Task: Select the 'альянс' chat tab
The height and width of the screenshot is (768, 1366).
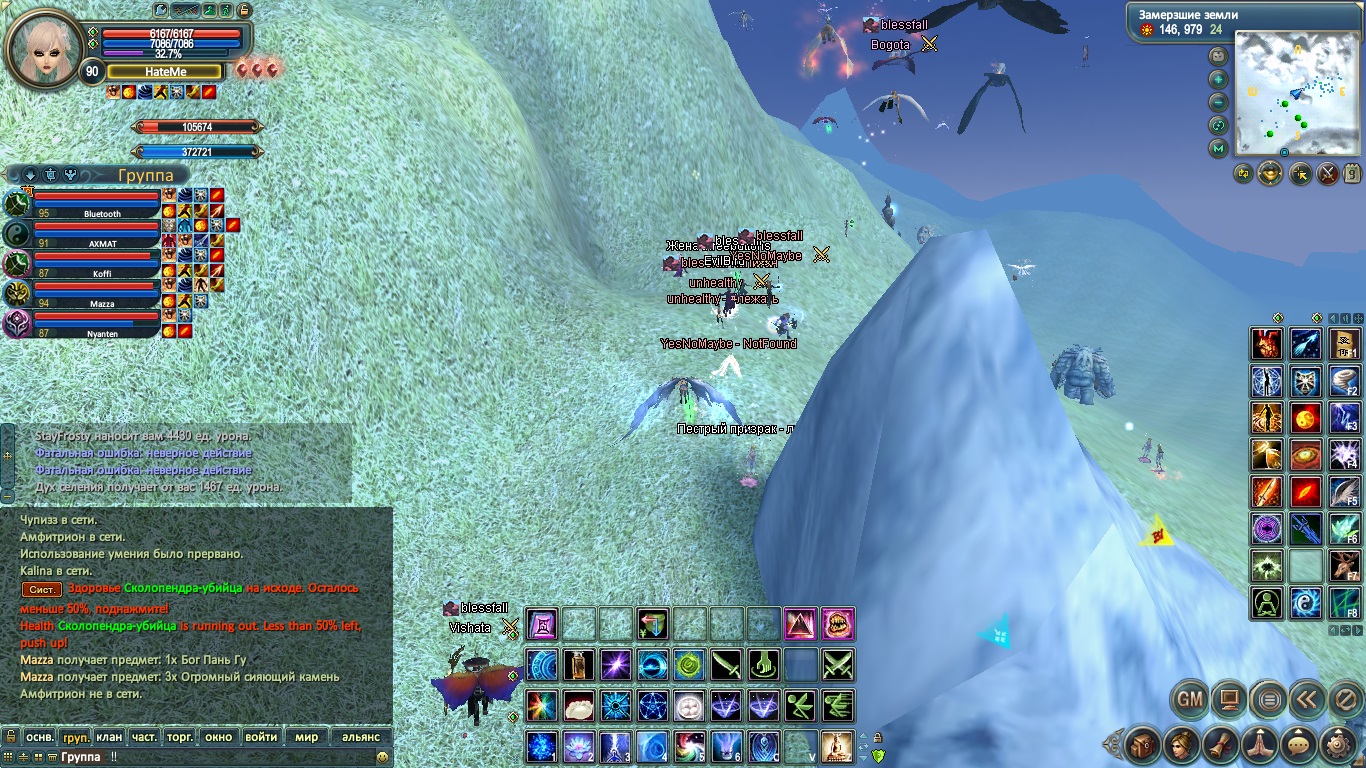Action: point(361,737)
